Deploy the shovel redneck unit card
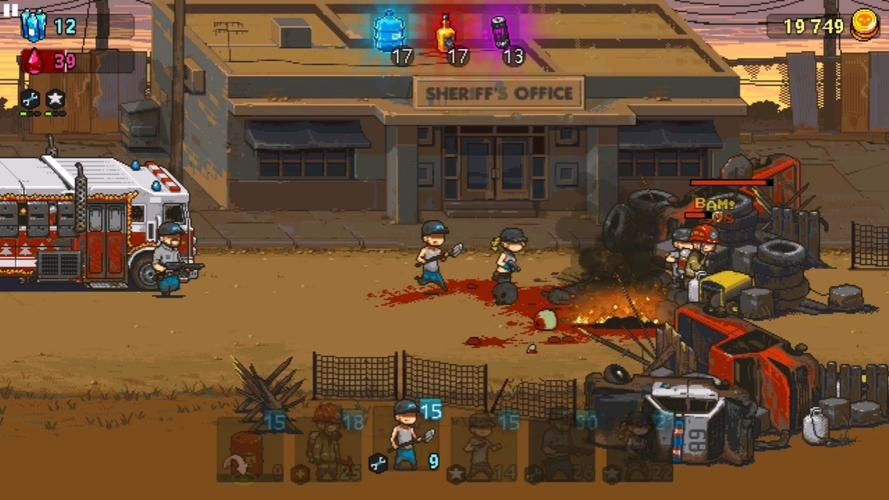This screenshot has width=889, height=500. (406, 440)
